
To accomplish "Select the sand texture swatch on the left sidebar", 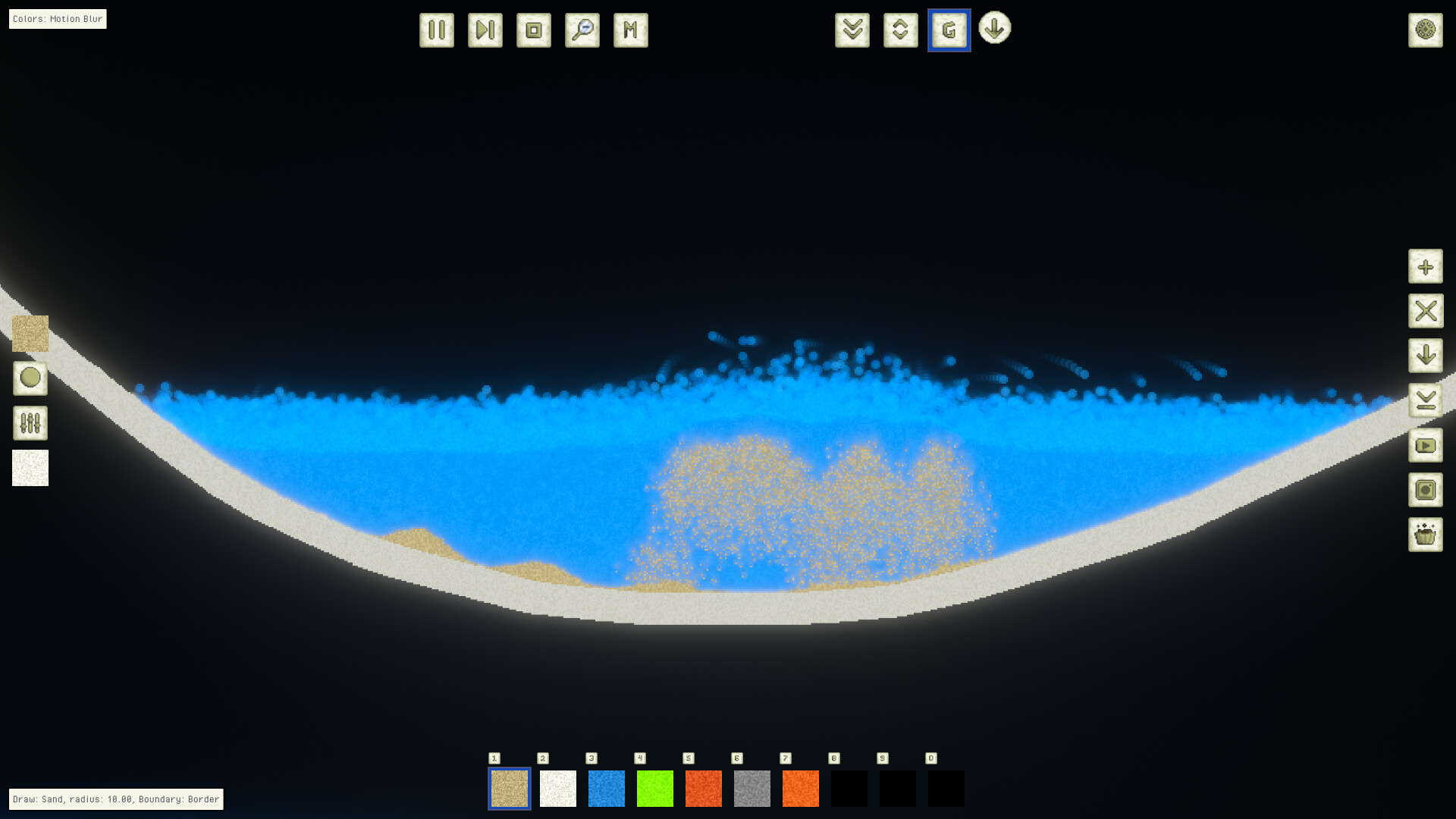I will pyautogui.click(x=30, y=334).
